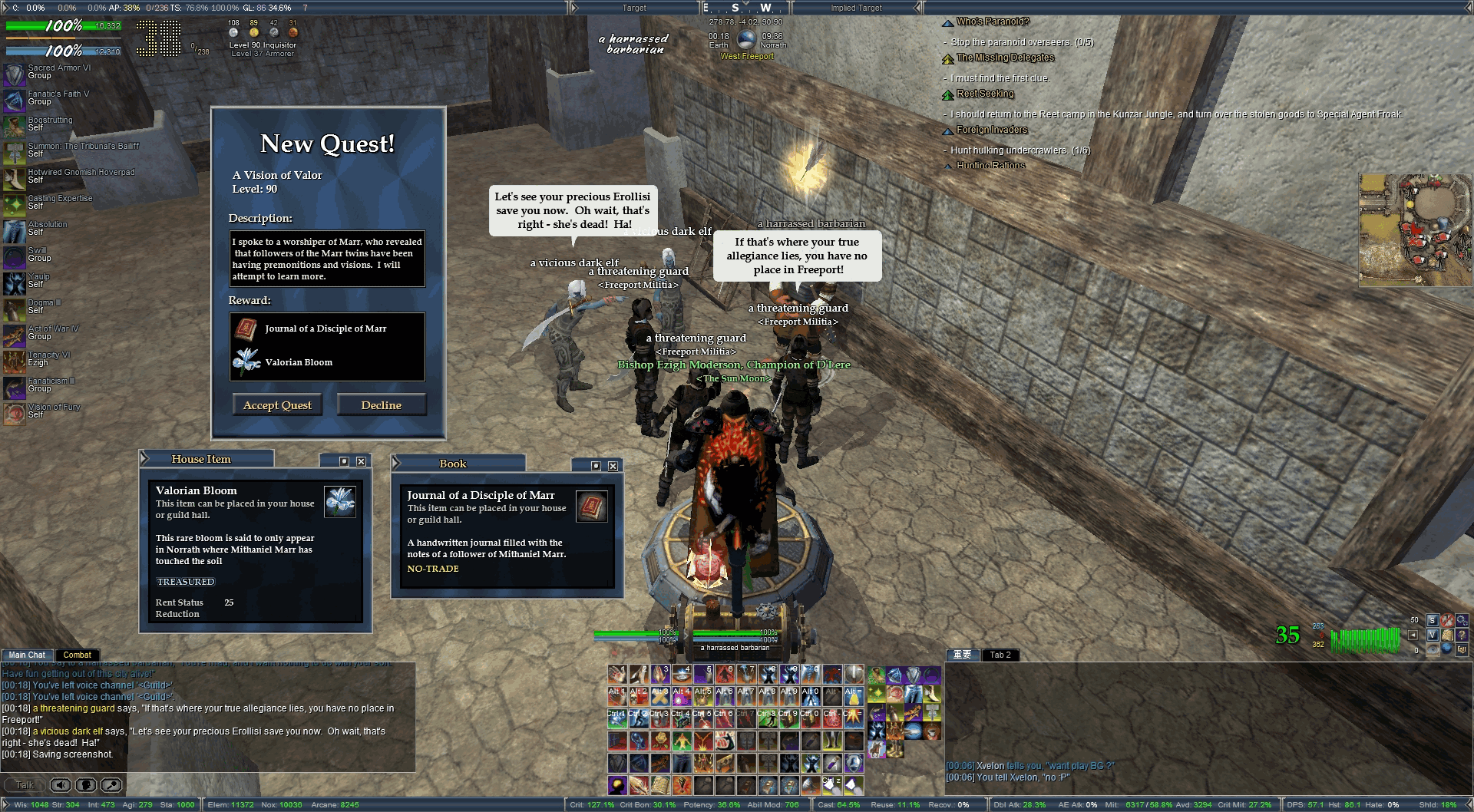Use the ability bound to Alt 2

point(639,696)
